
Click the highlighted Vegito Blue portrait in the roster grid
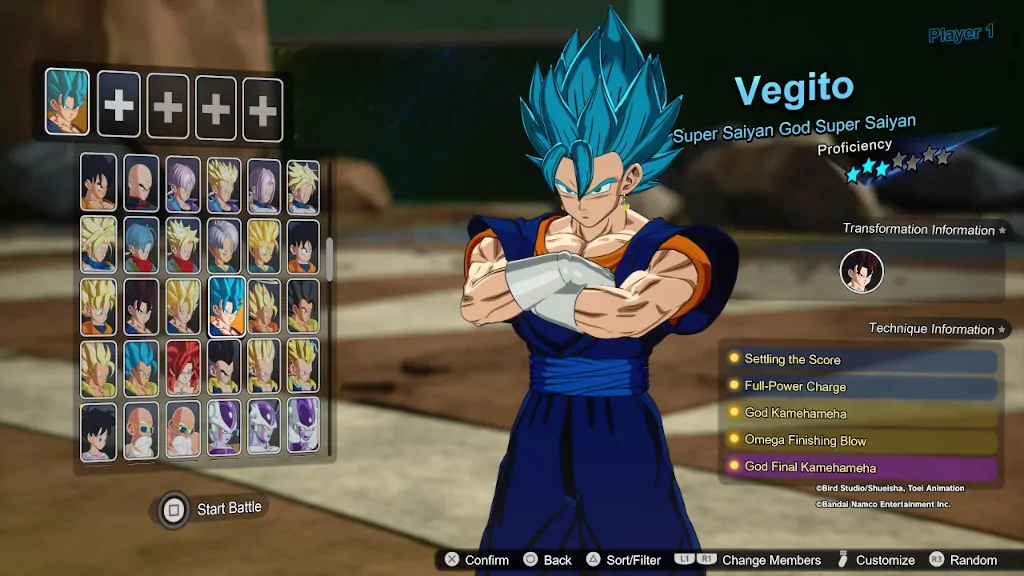click(x=226, y=305)
